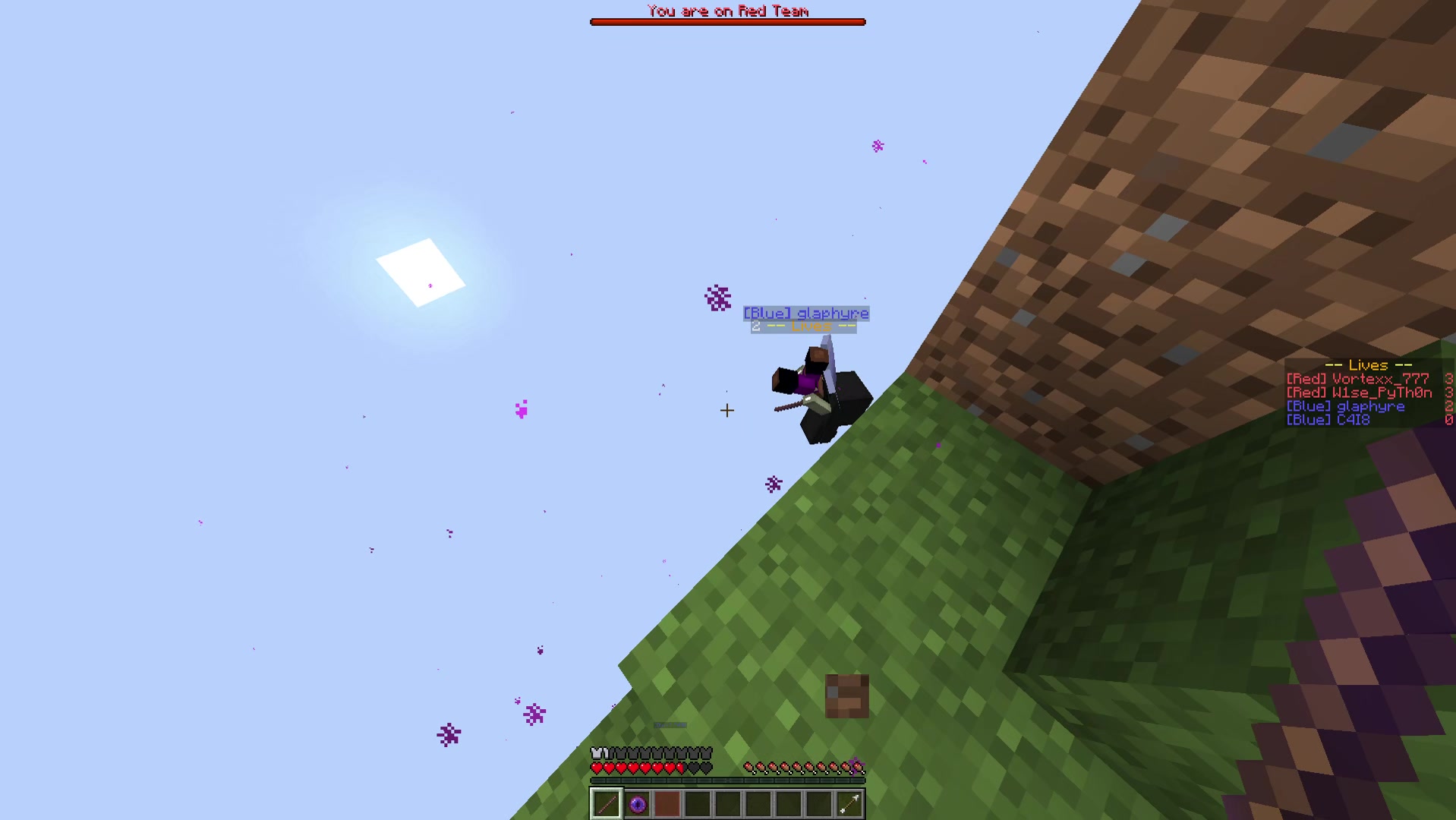Viewport: 1456px width, 820px height.
Task: Click the half heart in the health bar
Action: pos(681,767)
